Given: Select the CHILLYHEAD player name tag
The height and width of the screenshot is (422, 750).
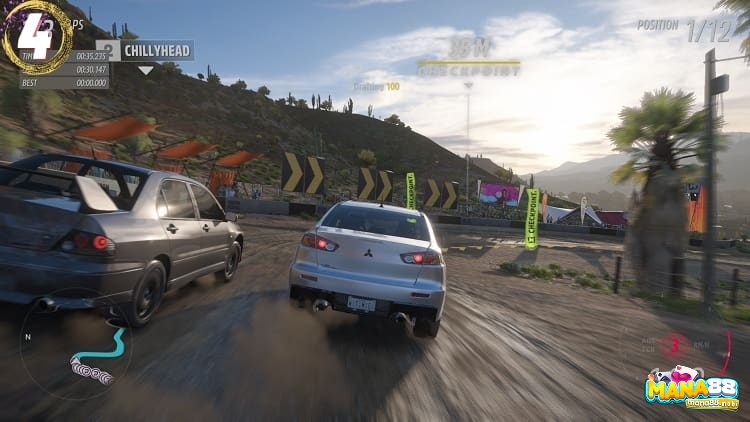Looking at the screenshot, I should click(156, 50).
